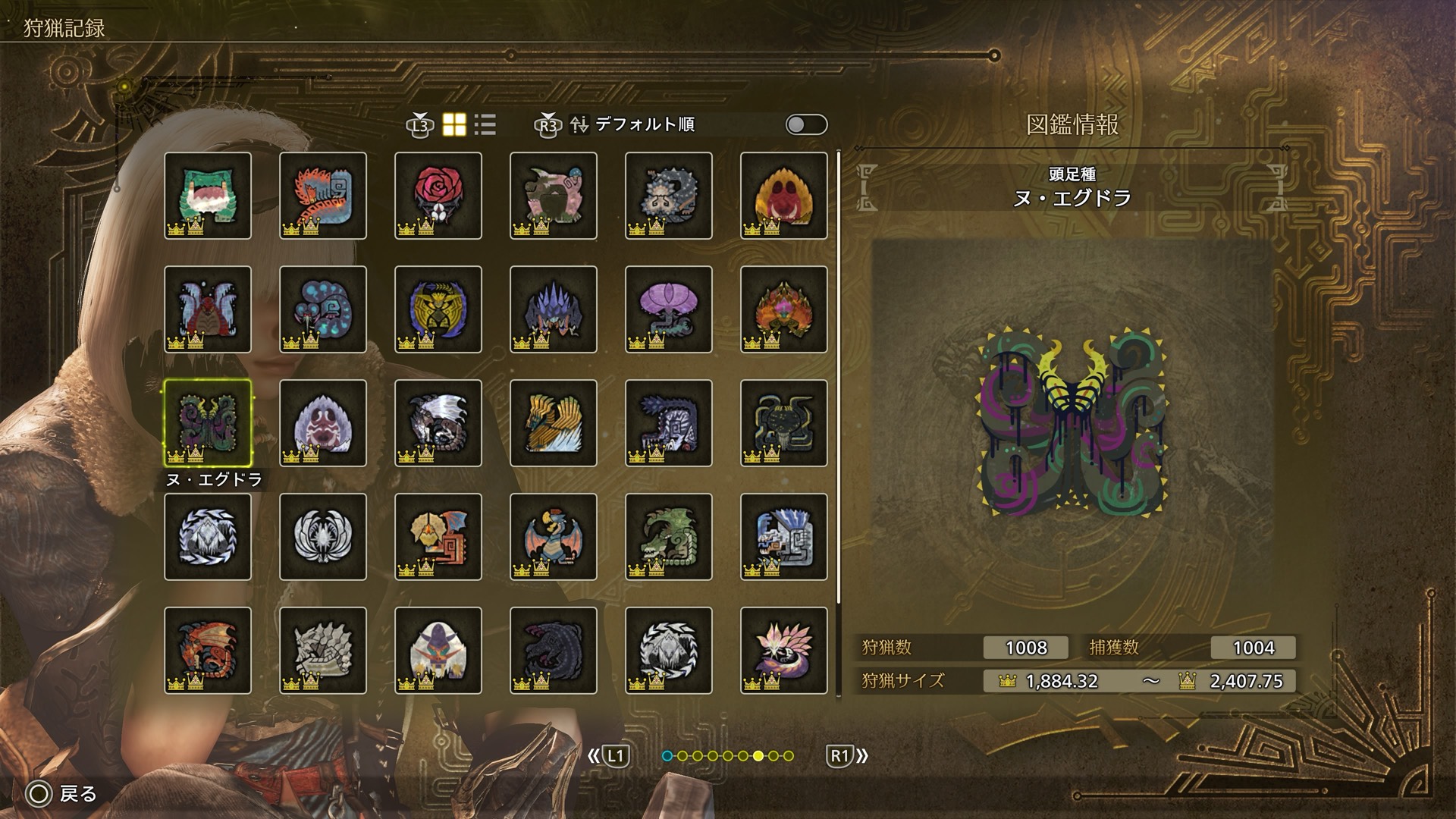Select the grey rocky Gravios icon
This screenshot has height=819, width=1456.
coord(323,651)
